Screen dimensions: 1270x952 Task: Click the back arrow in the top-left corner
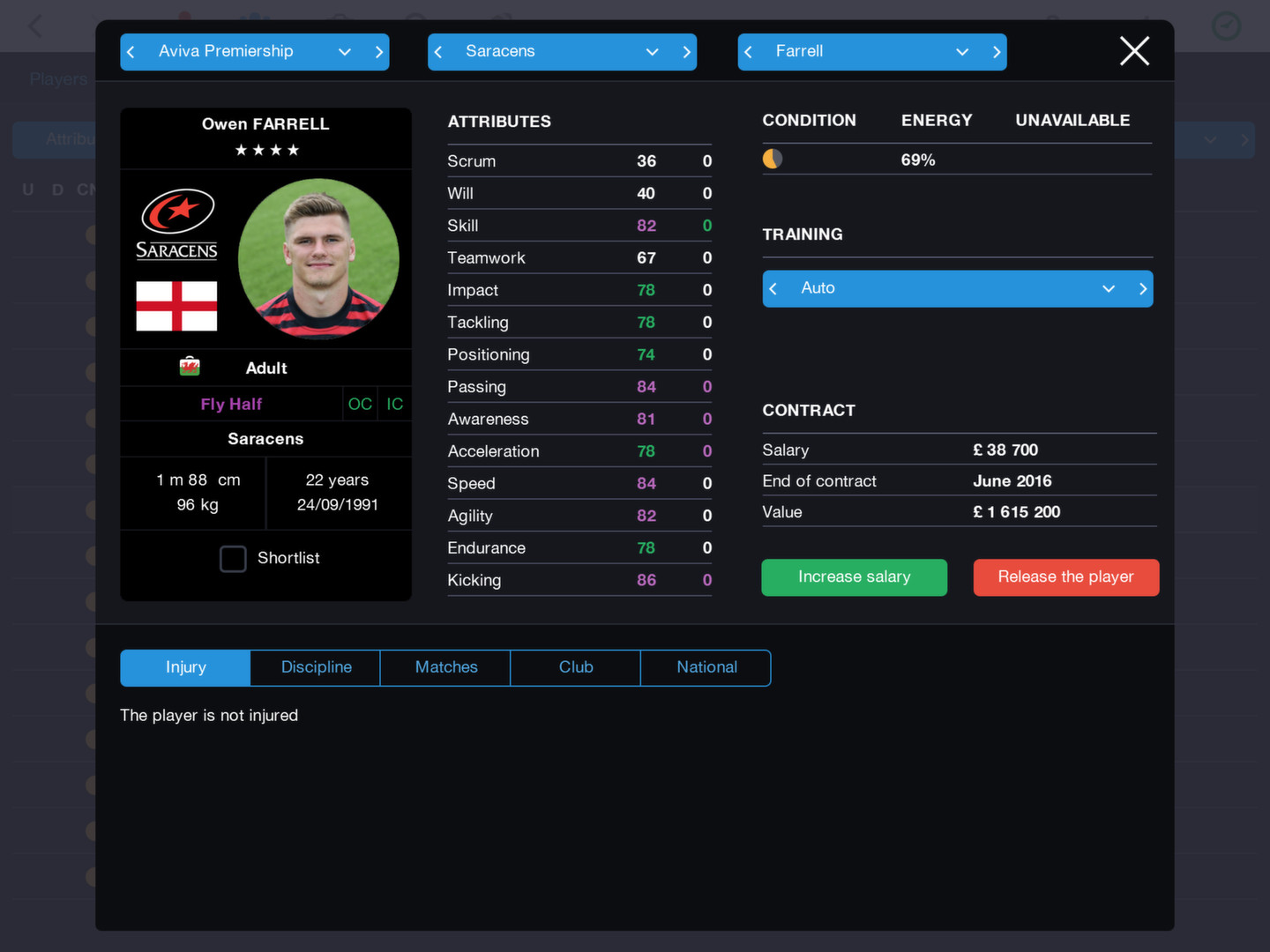(x=34, y=26)
